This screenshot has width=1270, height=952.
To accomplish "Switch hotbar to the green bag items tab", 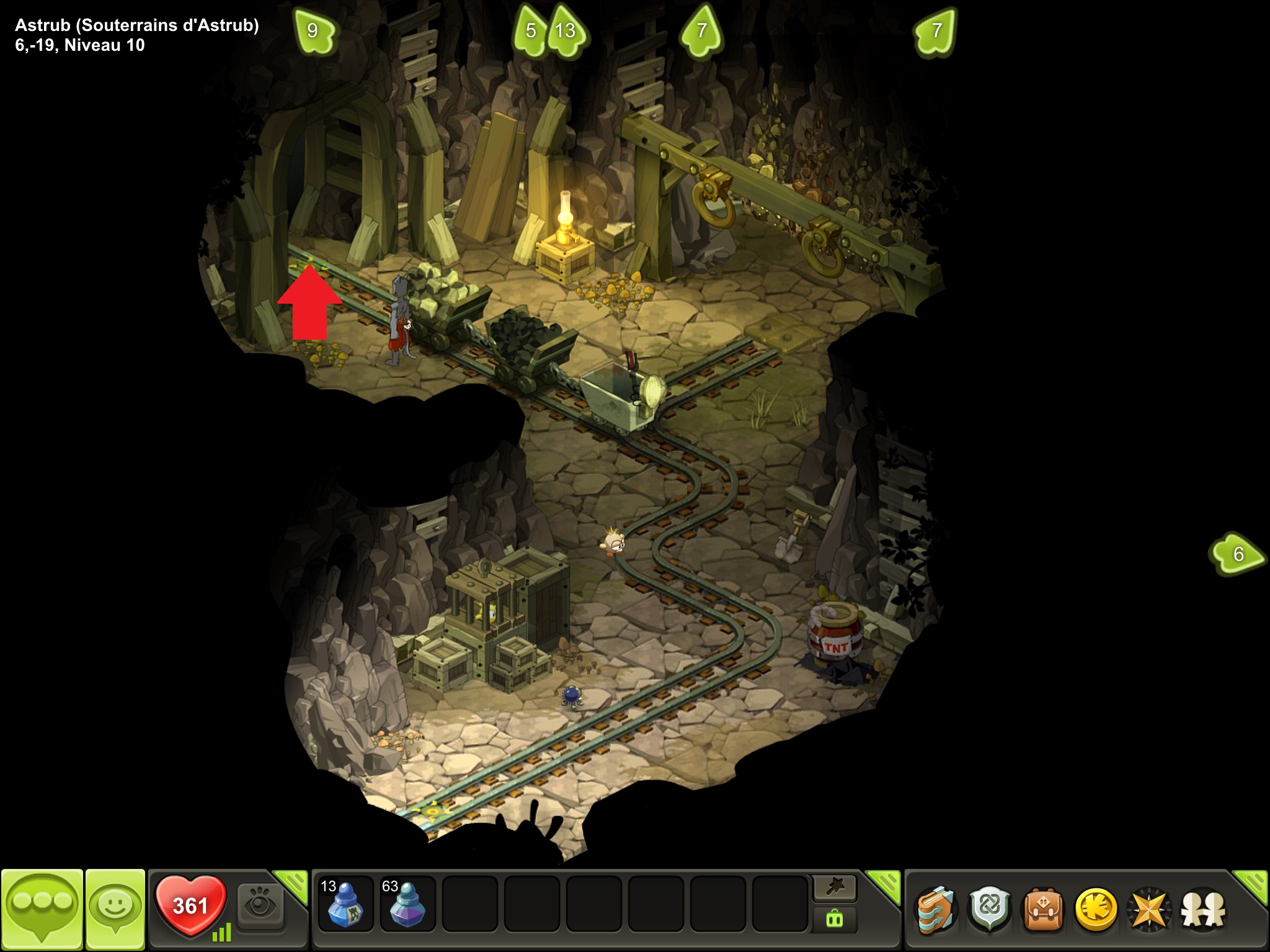I will (x=835, y=920).
